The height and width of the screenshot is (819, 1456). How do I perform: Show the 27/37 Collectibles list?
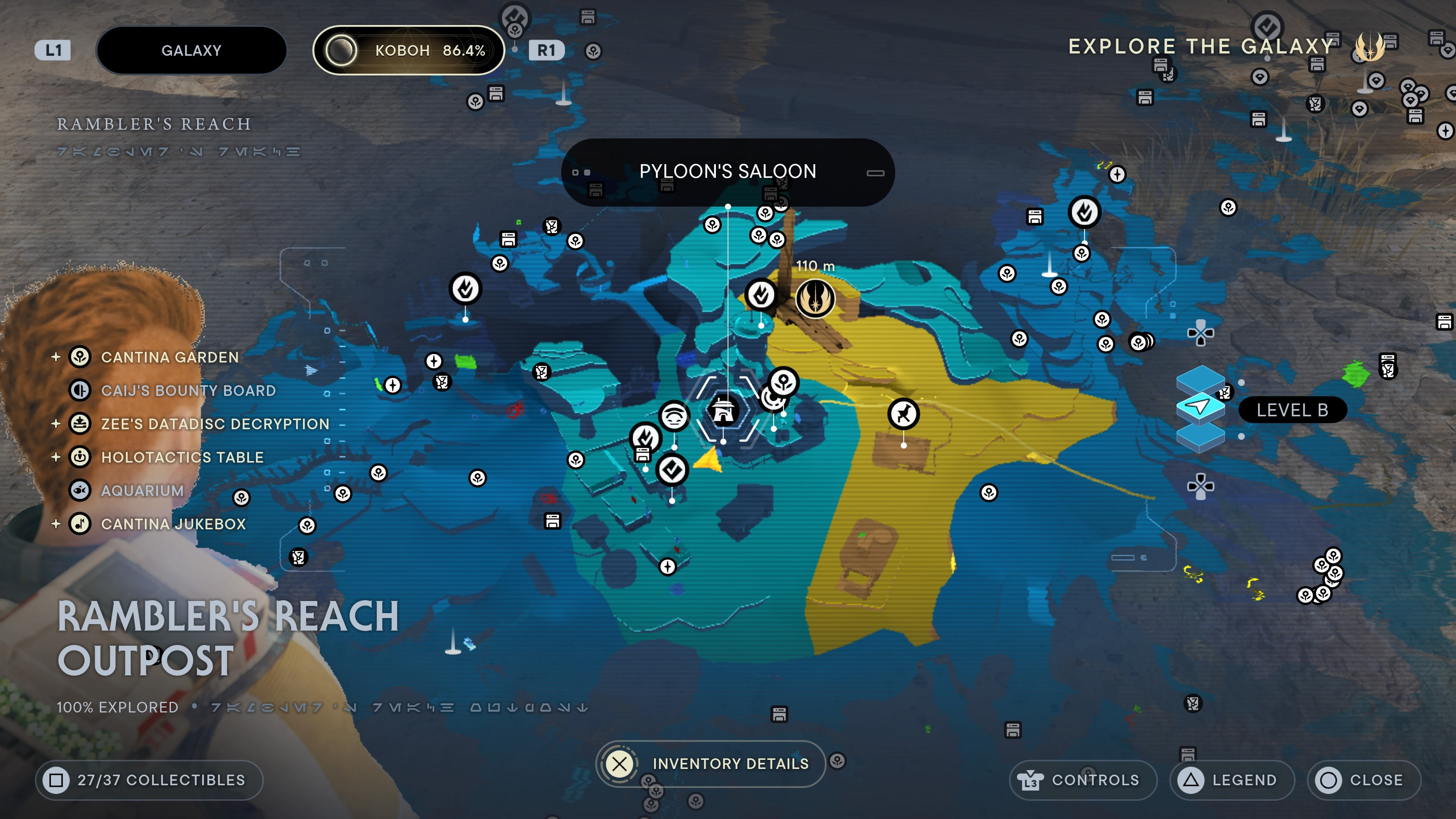coord(149,780)
